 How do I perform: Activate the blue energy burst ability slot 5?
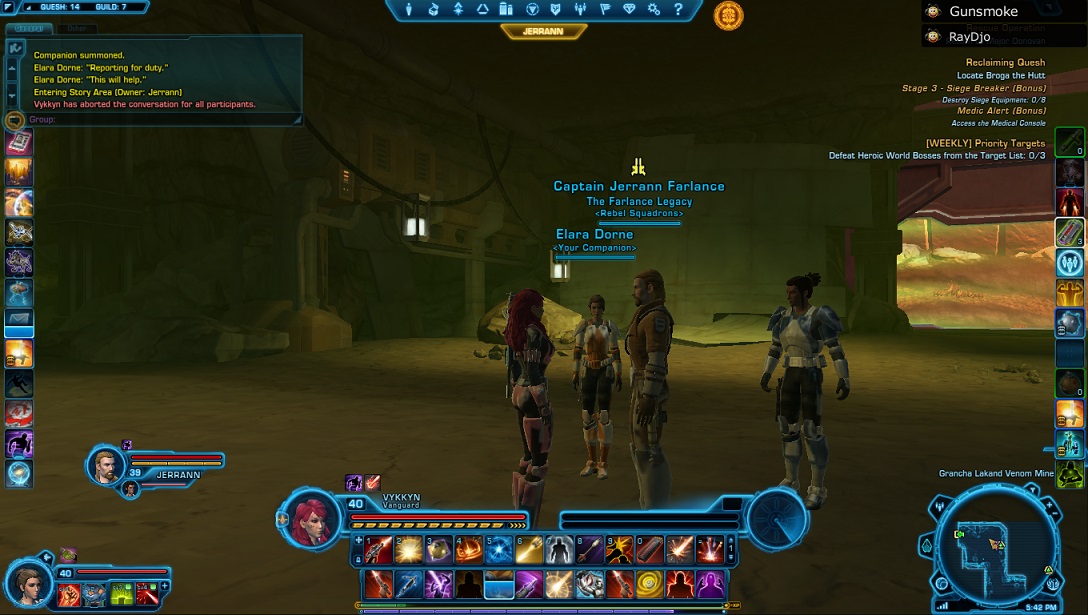pos(498,549)
